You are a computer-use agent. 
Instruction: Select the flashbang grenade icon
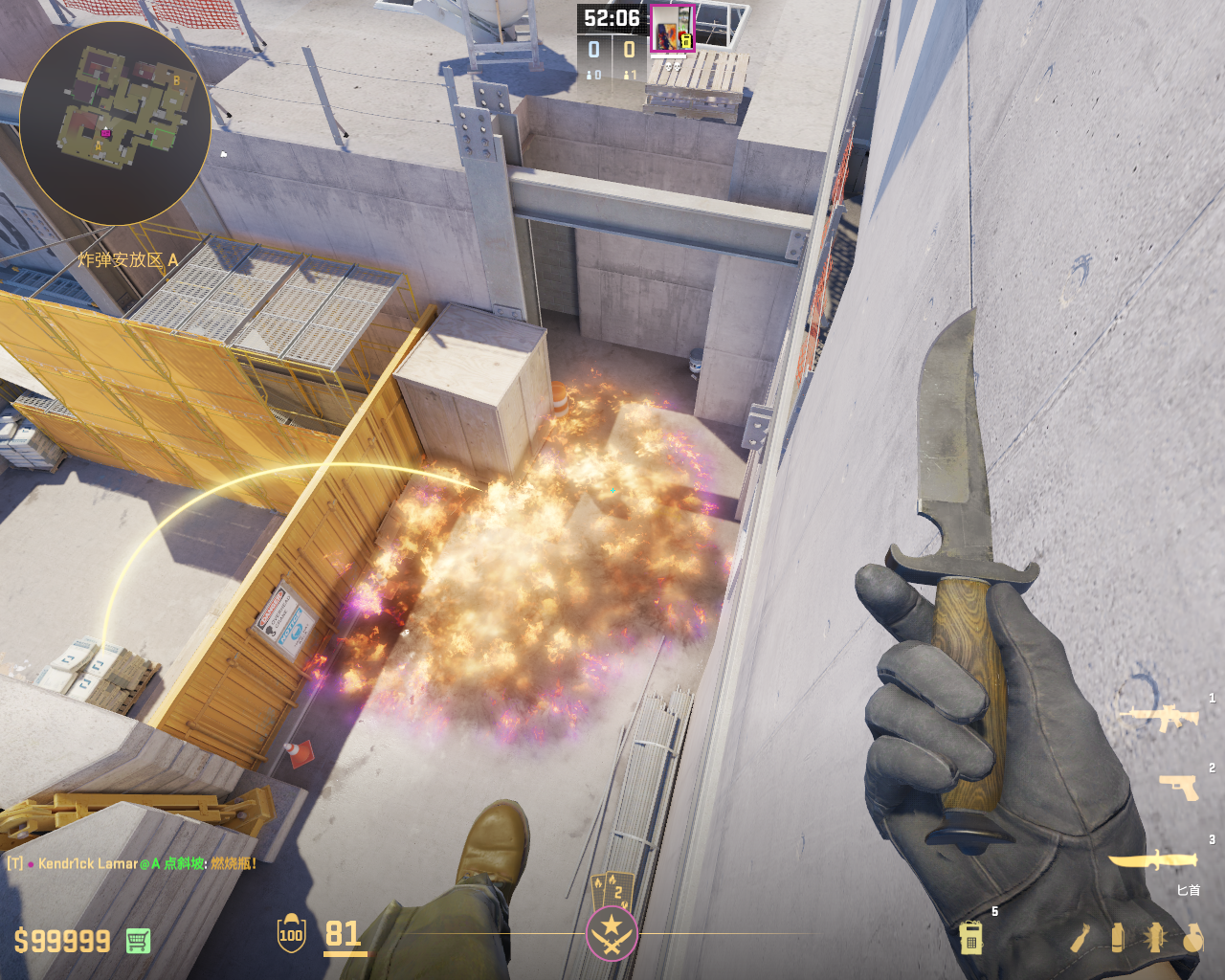(1155, 938)
